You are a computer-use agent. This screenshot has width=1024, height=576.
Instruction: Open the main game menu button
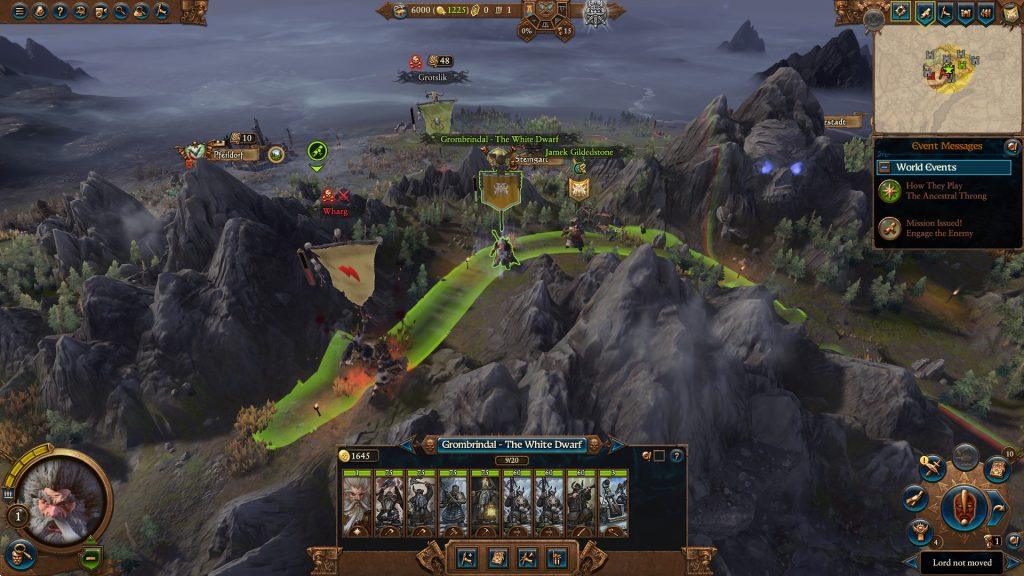[17, 12]
